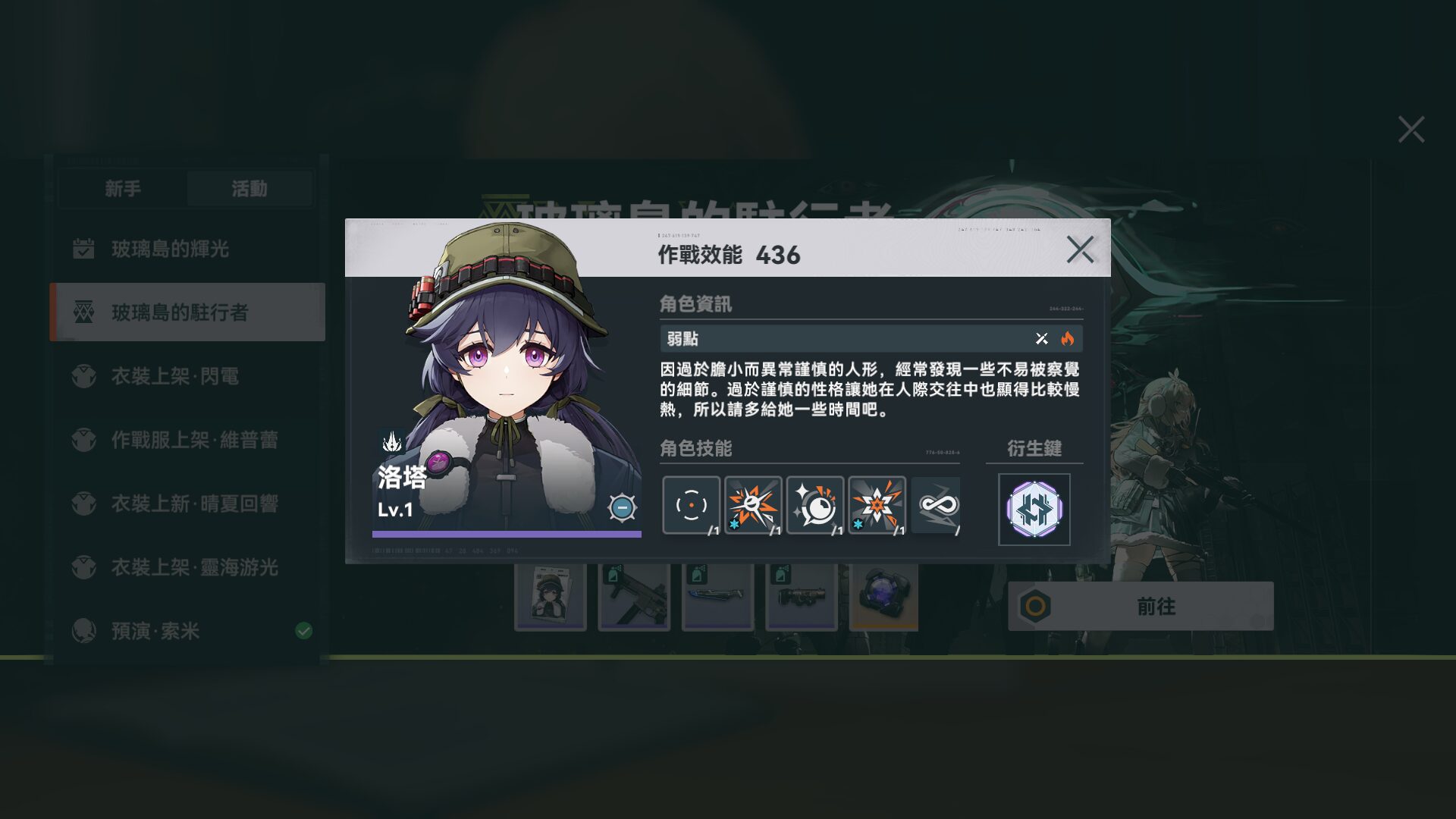View the sparkle orb skill icon

(815, 505)
